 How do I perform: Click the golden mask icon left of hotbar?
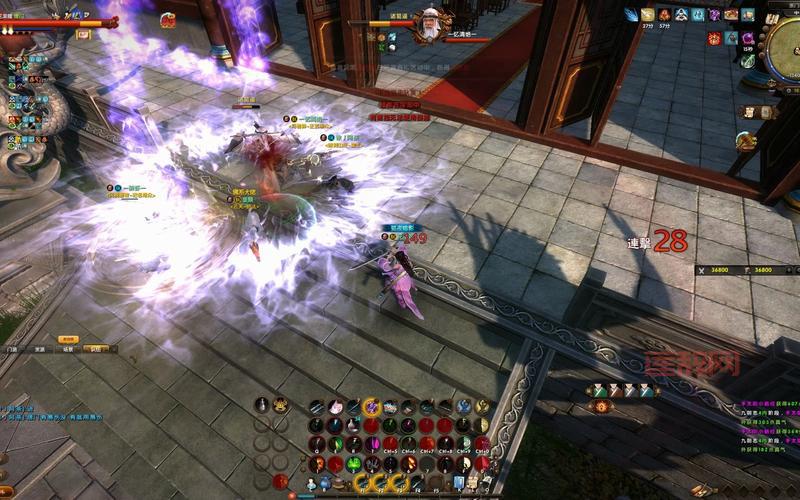click(x=281, y=405)
